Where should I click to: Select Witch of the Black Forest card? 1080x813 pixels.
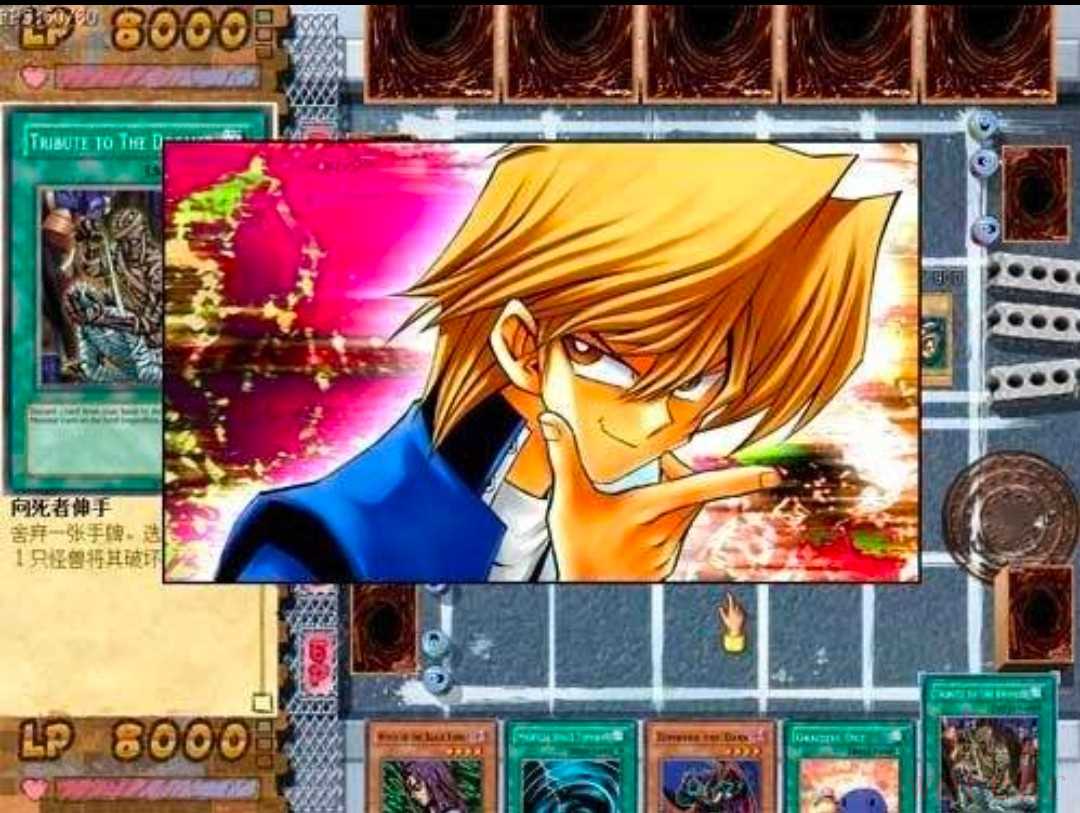pyautogui.click(x=431, y=766)
